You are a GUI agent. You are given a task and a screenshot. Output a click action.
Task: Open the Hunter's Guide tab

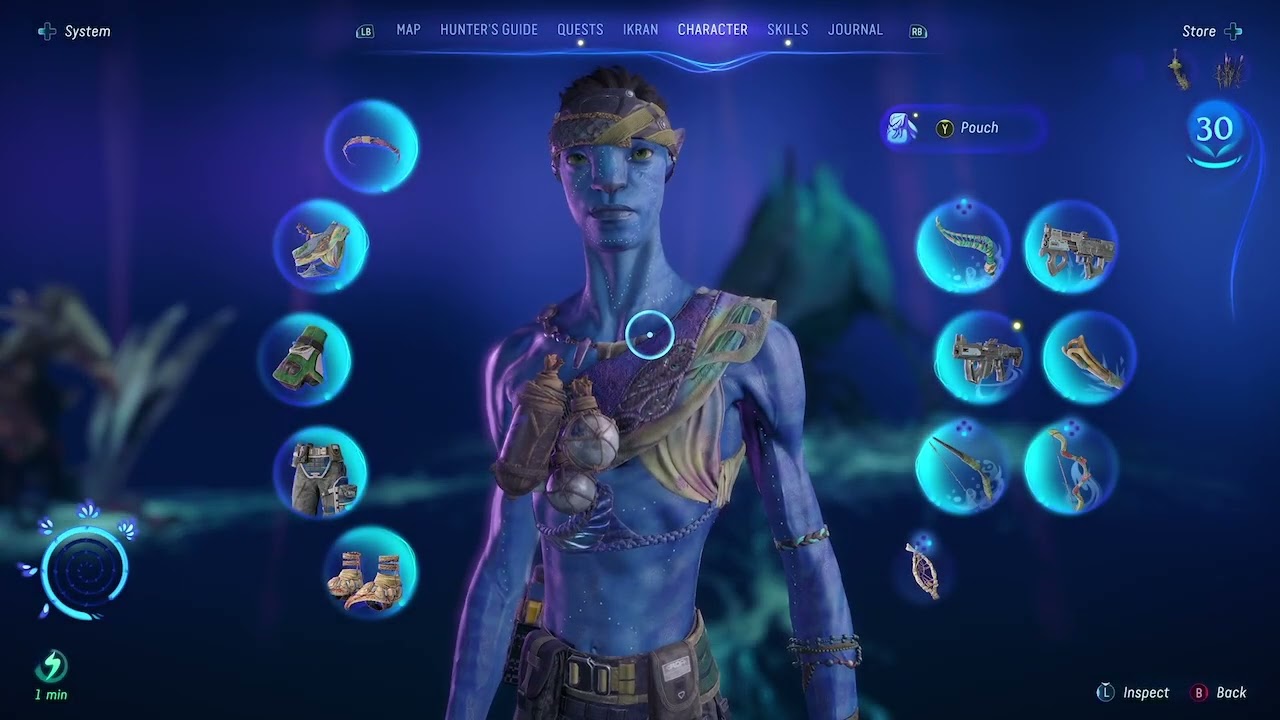[x=489, y=30]
